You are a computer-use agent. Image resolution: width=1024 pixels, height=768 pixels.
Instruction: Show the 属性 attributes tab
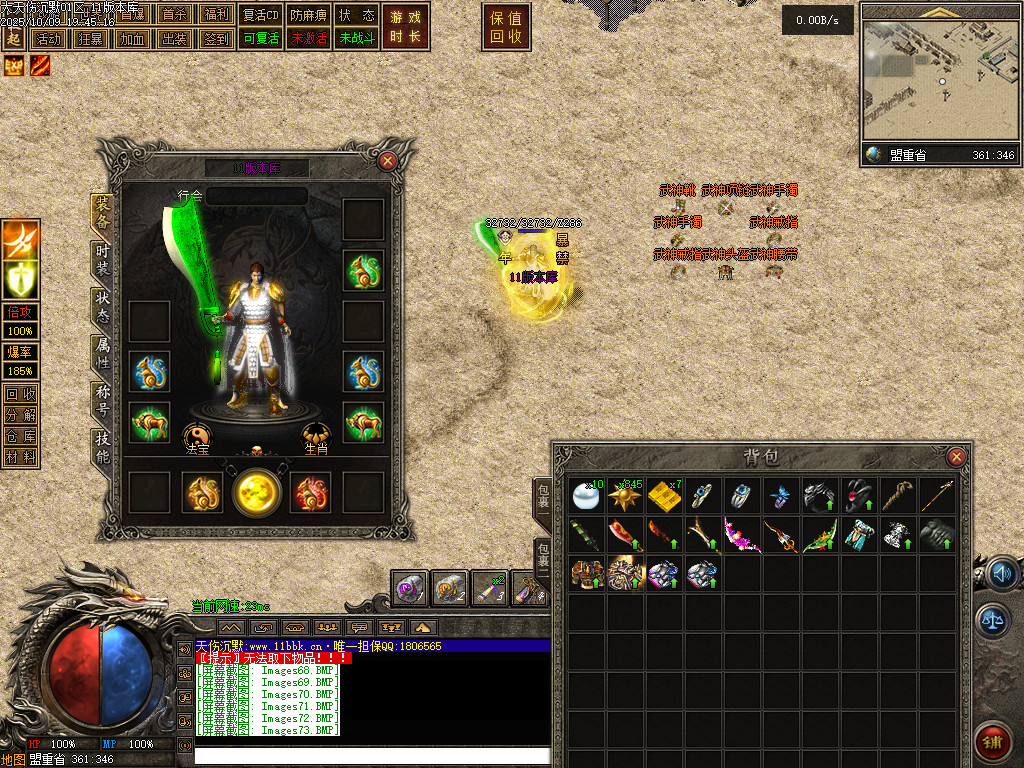pyautogui.click(x=102, y=352)
